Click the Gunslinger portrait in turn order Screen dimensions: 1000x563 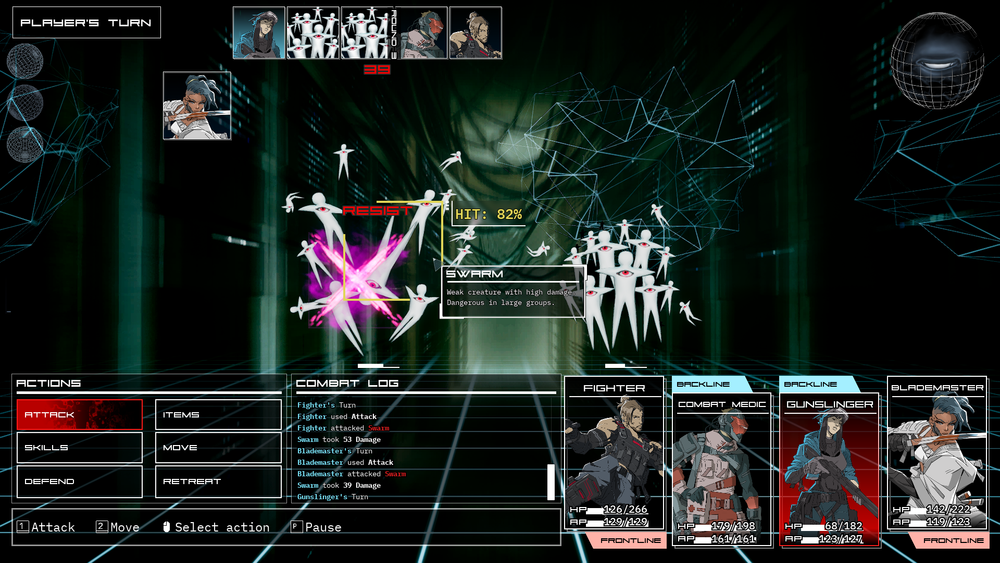pos(259,33)
